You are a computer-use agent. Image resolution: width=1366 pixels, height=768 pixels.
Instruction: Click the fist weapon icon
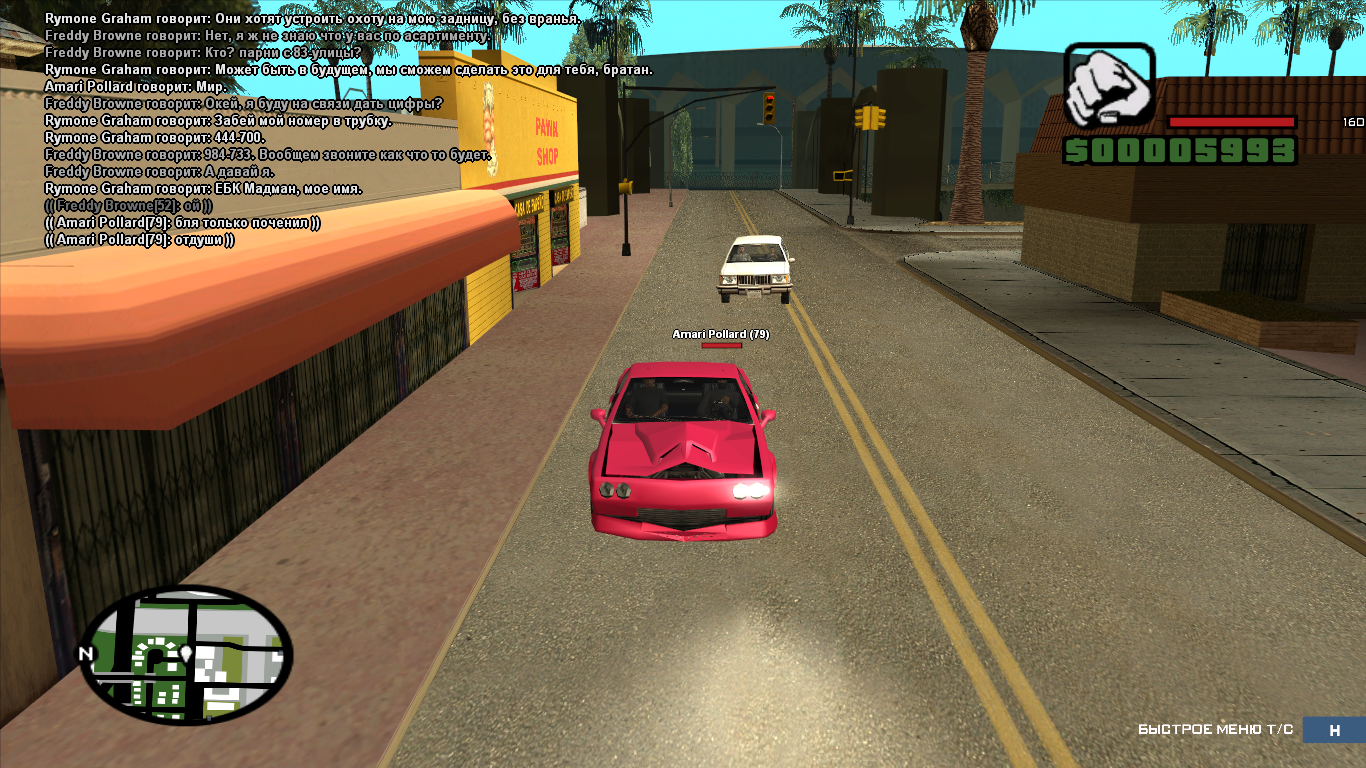pyautogui.click(x=1109, y=86)
